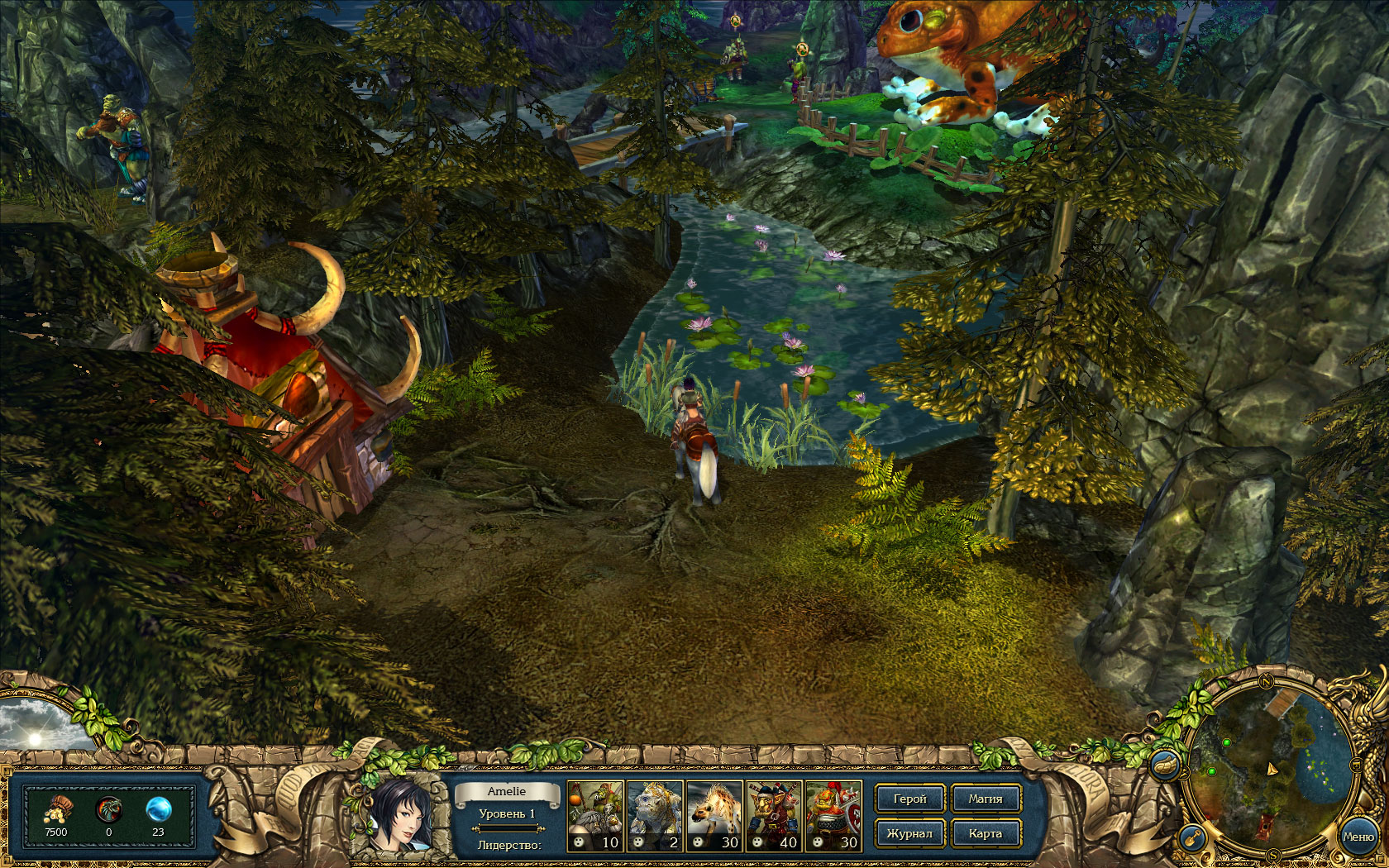1389x868 pixels.
Task: Select the dragon rage icon showing 0
Action: [x=108, y=809]
